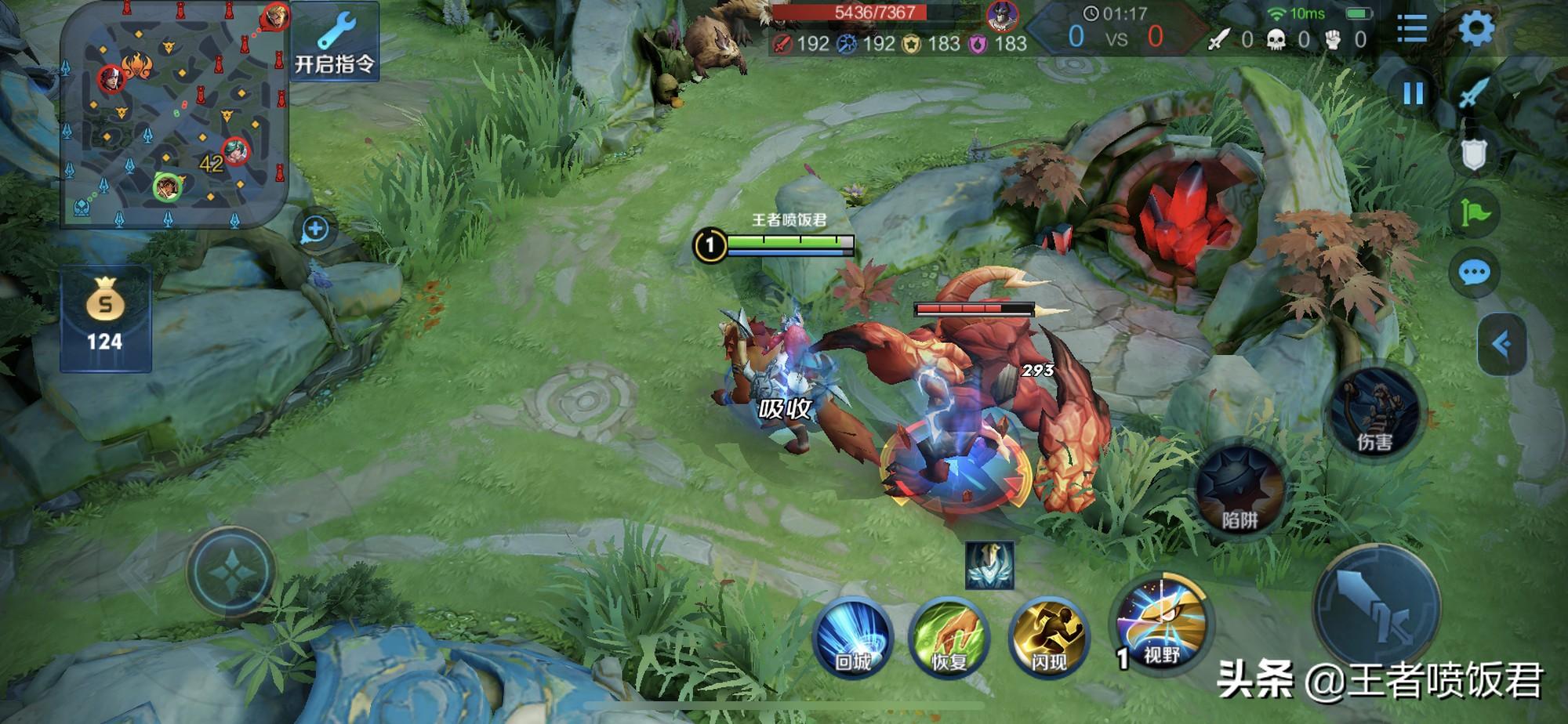Pause the match
Image resolution: width=1568 pixels, height=724 pixels.
[x=1413, y=94]
